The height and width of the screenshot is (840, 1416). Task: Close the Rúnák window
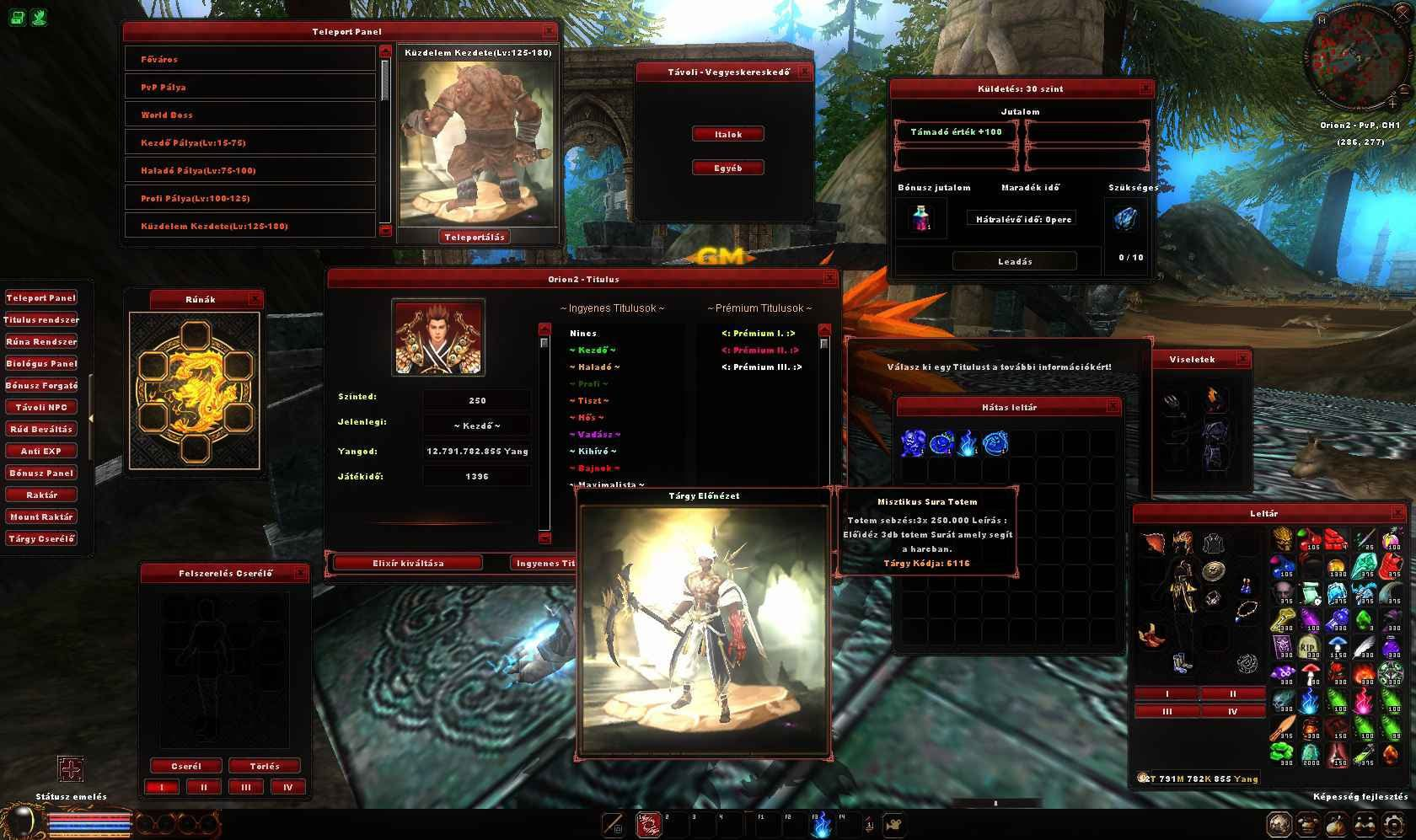[x=255, y=299]
